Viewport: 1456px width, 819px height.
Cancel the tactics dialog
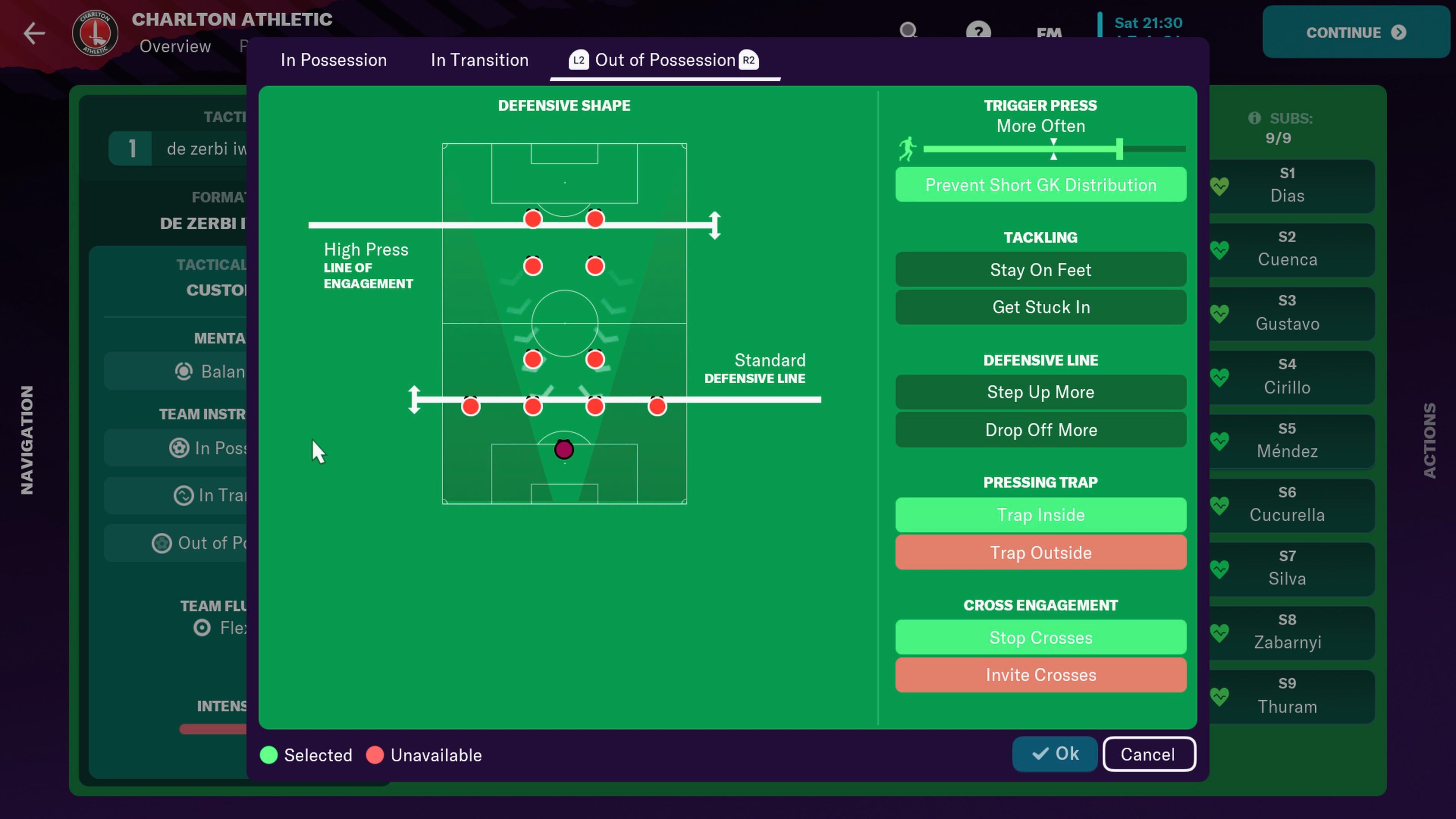tap(1148, 754)
